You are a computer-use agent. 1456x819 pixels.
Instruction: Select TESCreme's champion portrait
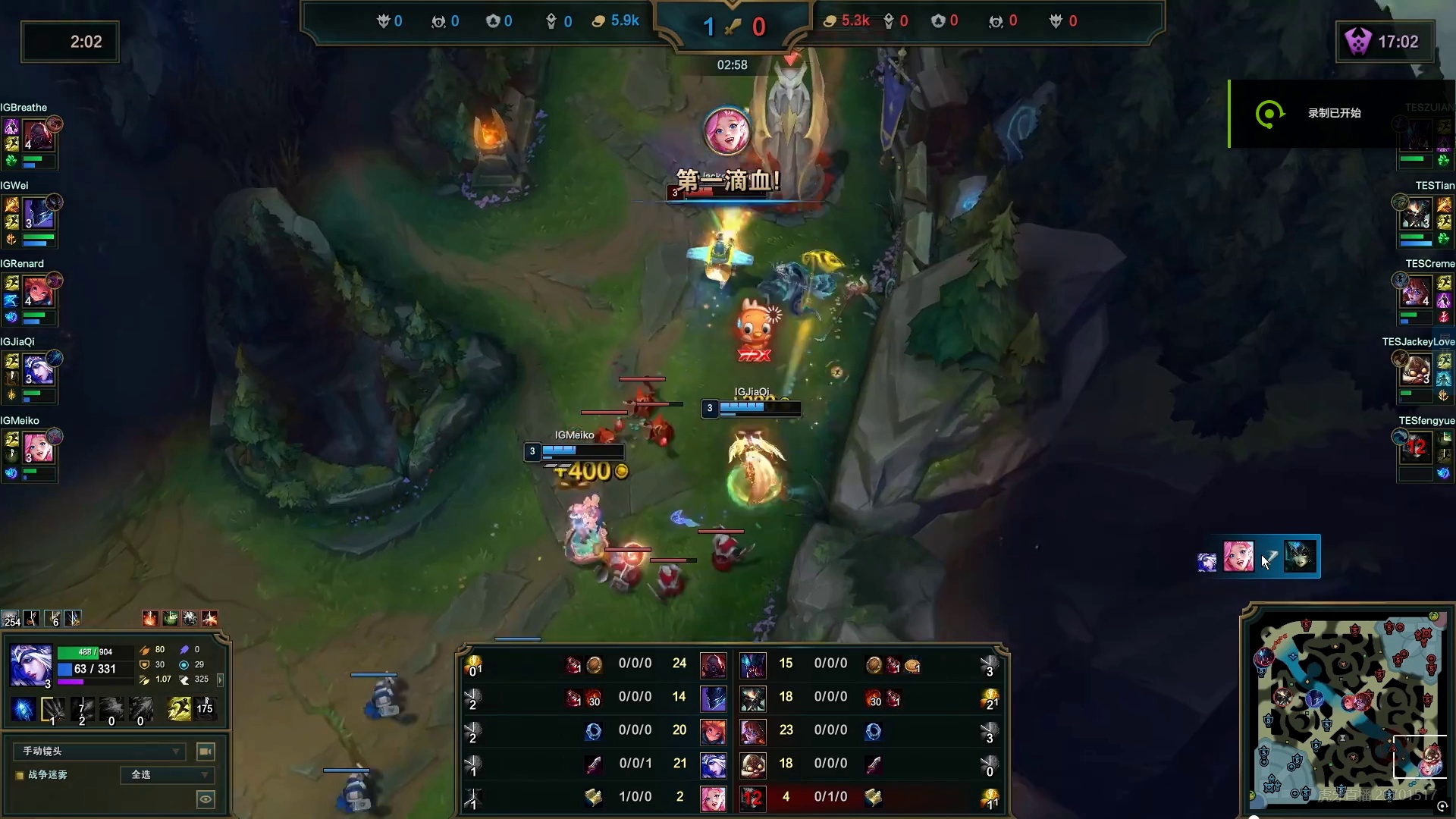tap(1416, 292)
